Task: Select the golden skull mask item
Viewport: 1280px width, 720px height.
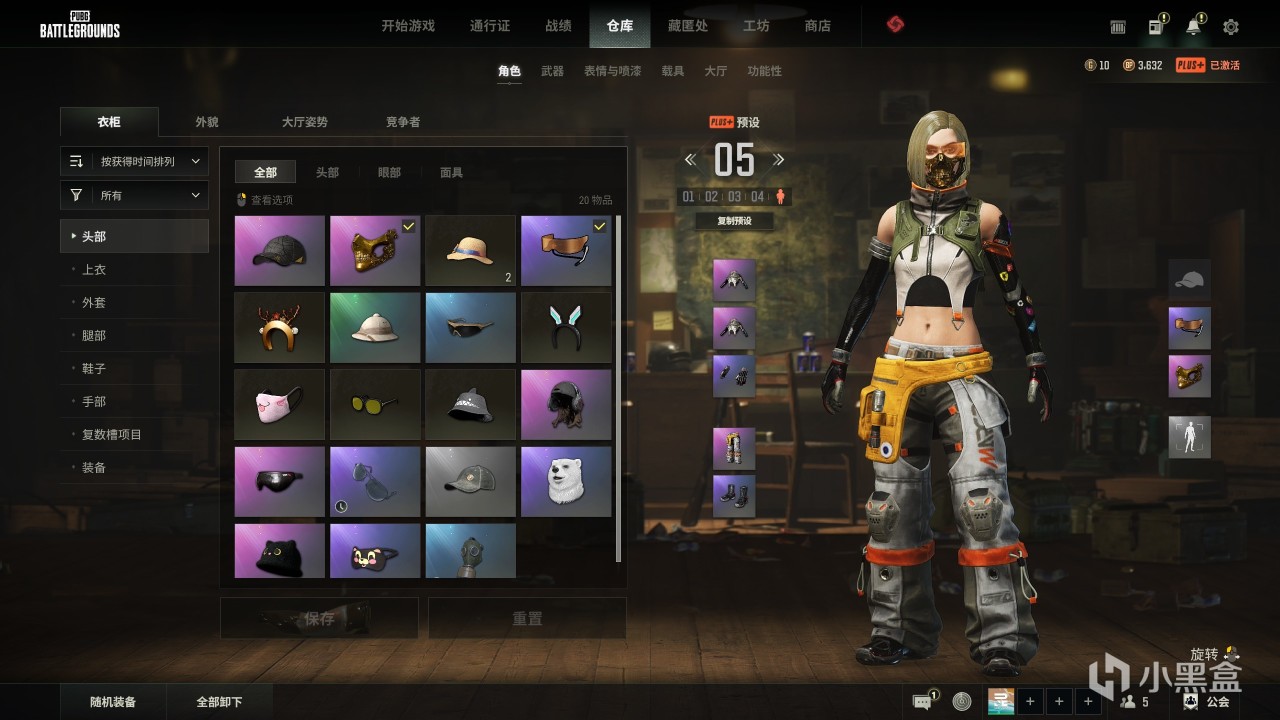Action: point(375,251)
